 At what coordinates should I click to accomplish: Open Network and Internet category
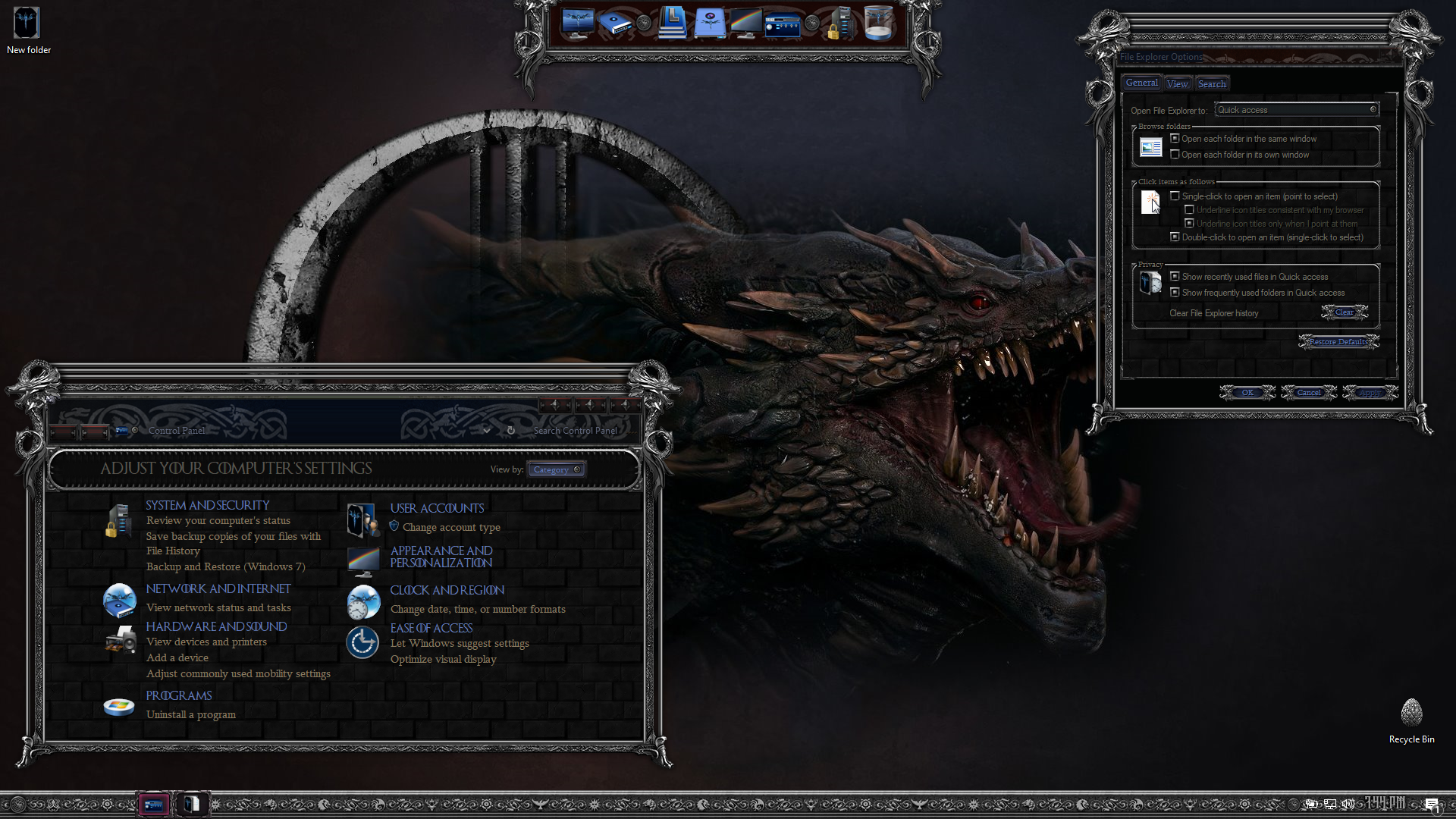pyautogui.click(x=218, y=588)
